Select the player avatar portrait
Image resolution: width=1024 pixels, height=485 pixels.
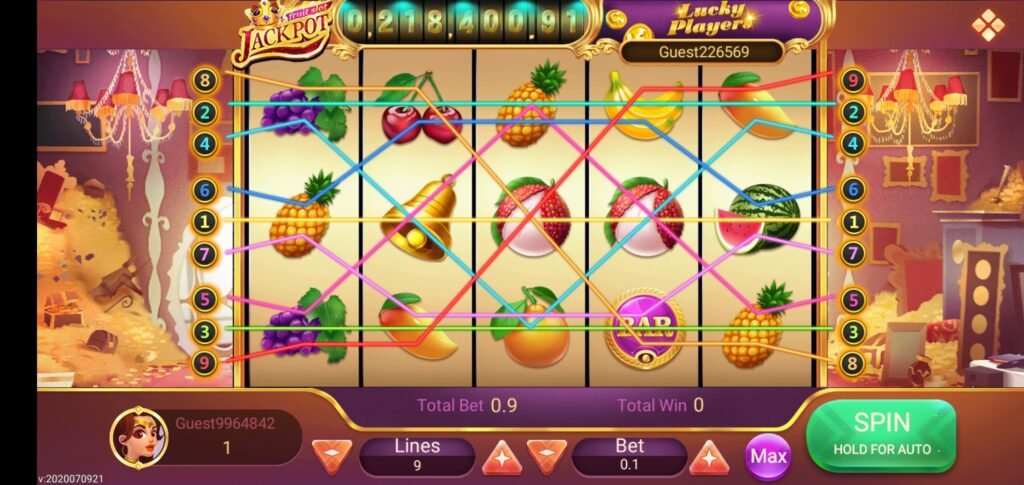pos(137,436)
